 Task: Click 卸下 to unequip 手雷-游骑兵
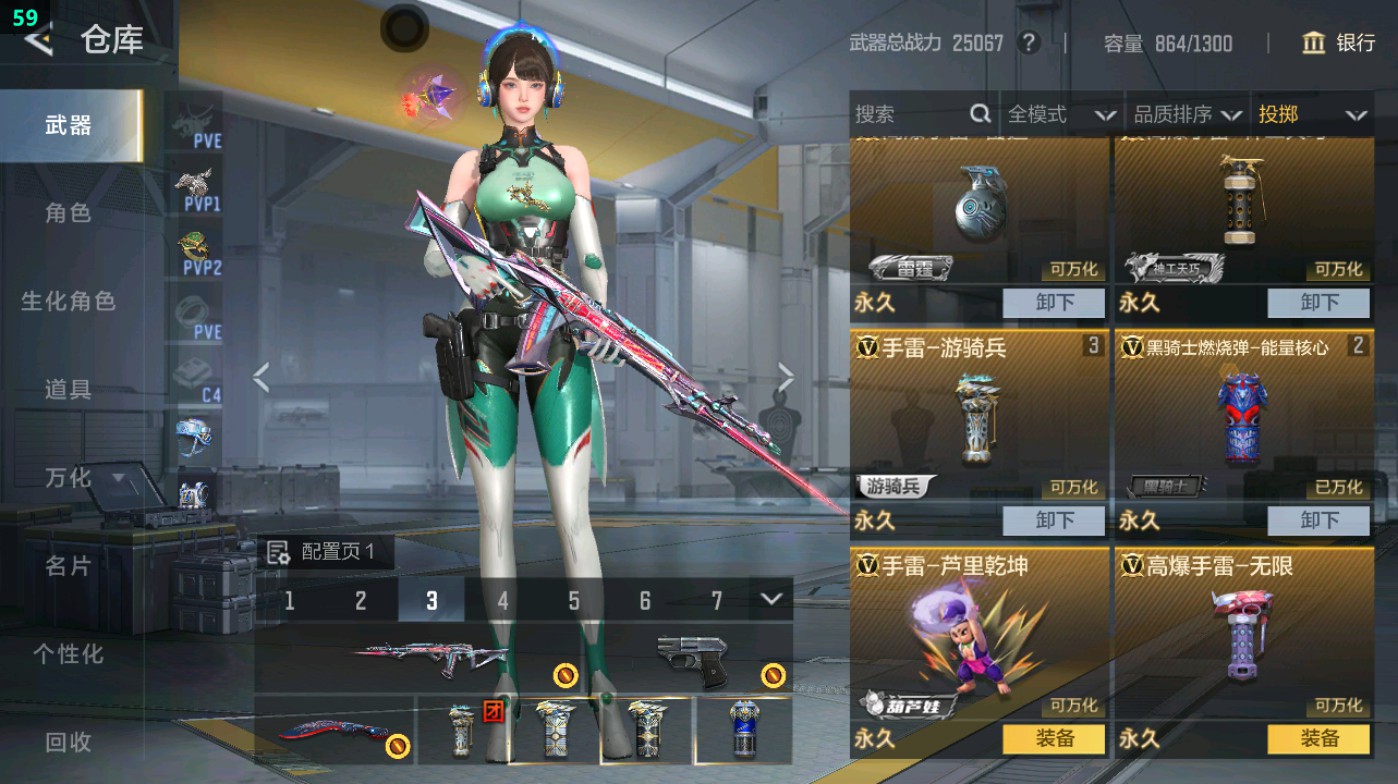1054,521
